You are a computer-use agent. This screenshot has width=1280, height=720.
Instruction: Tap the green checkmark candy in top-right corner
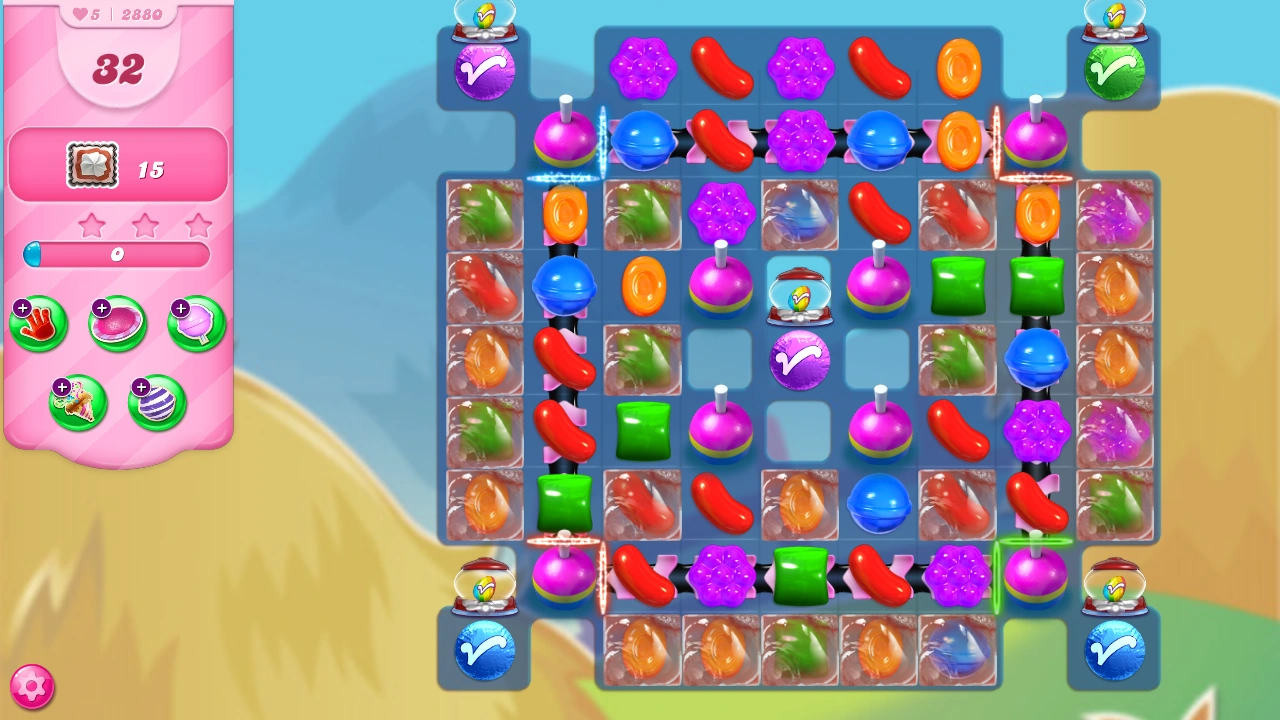pos(1114,68)
